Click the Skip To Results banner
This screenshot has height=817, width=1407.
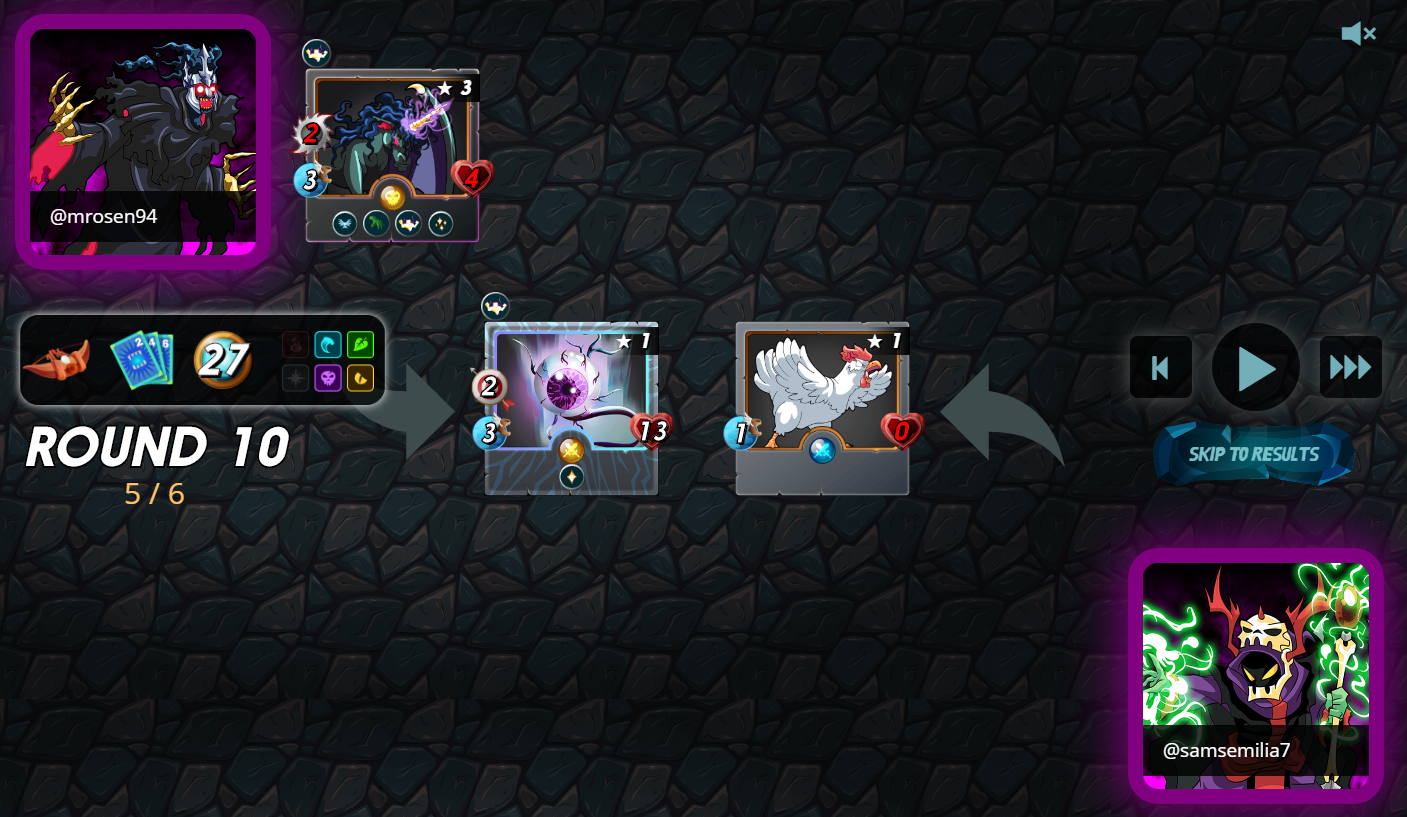coord(1255,453)
